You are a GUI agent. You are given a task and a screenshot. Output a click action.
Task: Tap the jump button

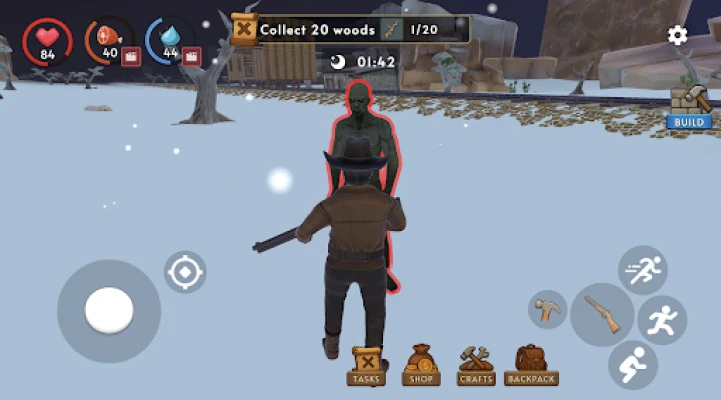(x=662, y=320)
